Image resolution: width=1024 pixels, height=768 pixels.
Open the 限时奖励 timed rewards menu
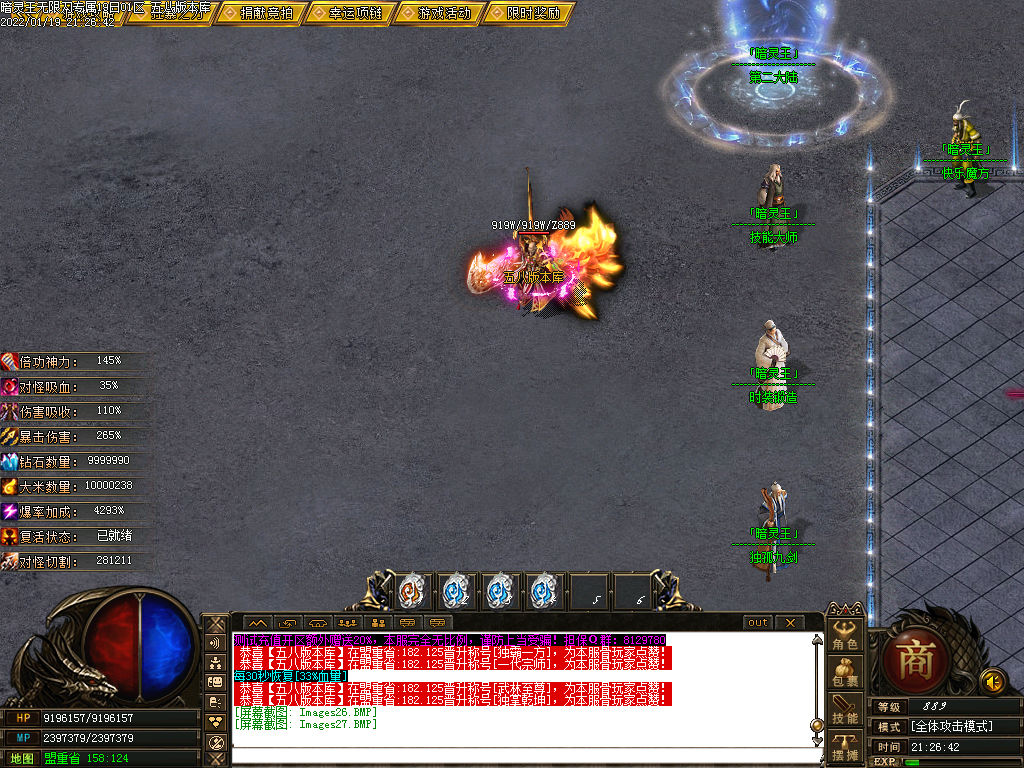tap(526, 13)
